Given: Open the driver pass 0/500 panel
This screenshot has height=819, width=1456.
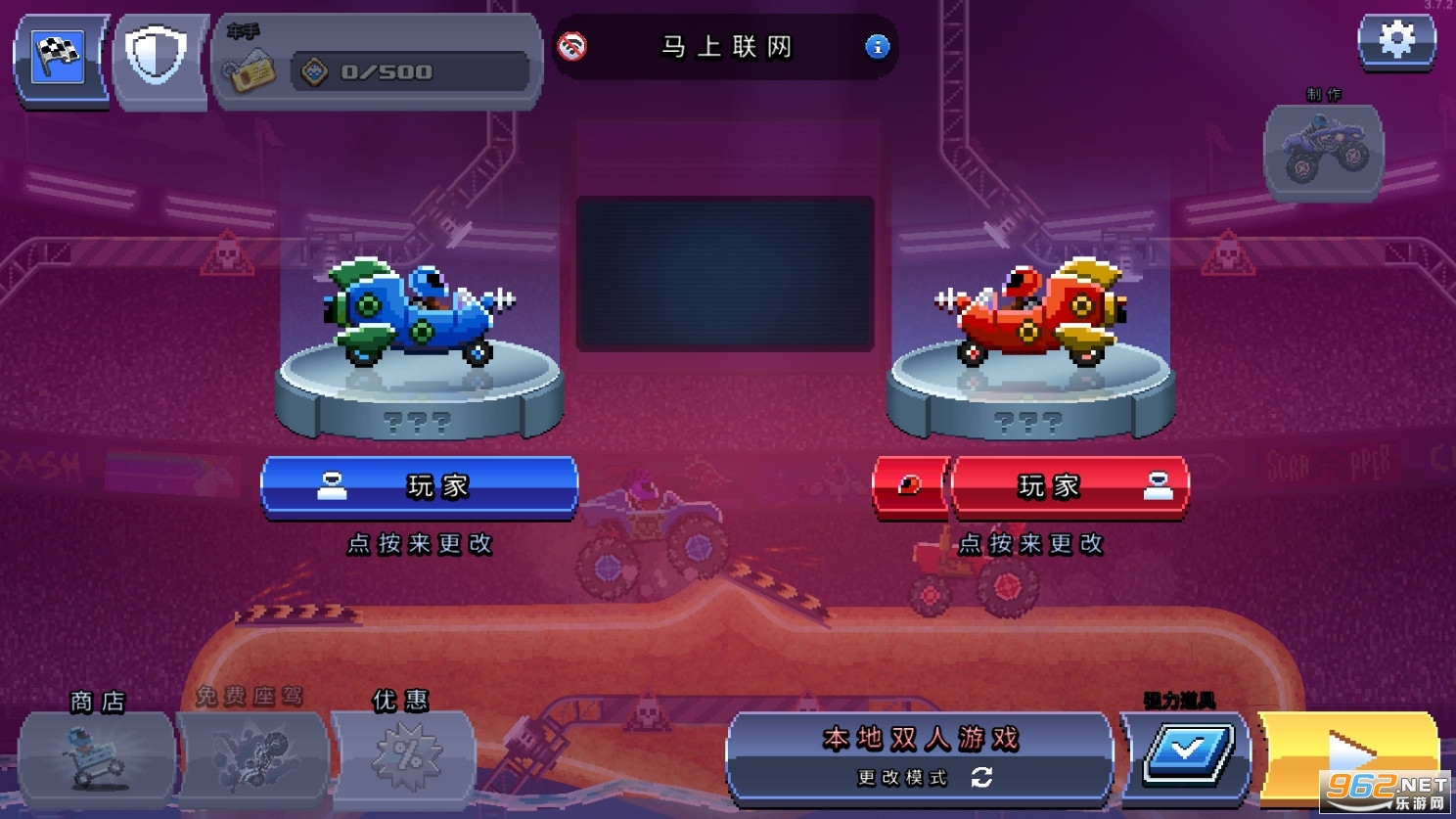Looking at the screenshot, I should coord(378,64).
